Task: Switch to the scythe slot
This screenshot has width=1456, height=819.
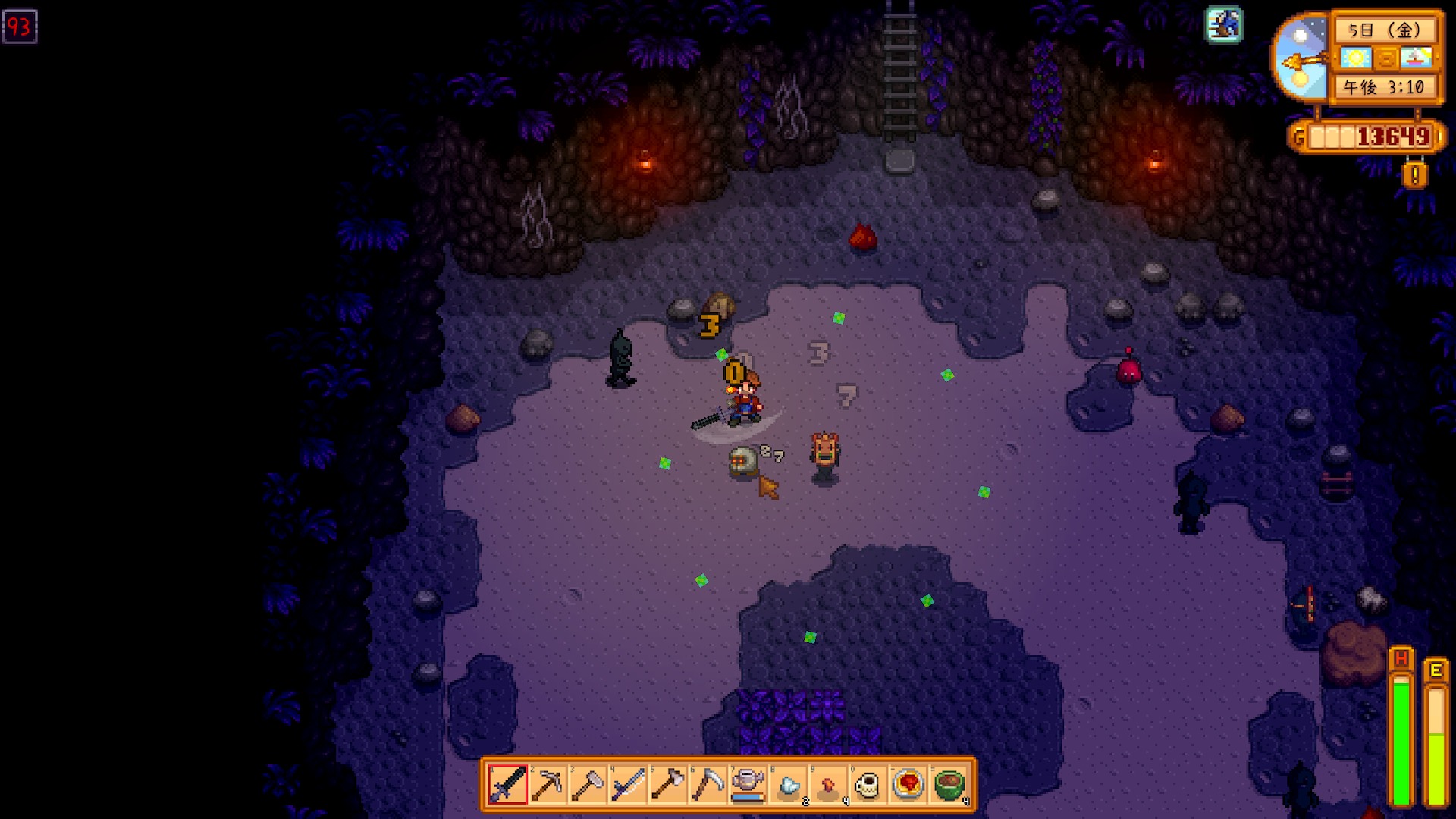Action: tap(708, 784)
